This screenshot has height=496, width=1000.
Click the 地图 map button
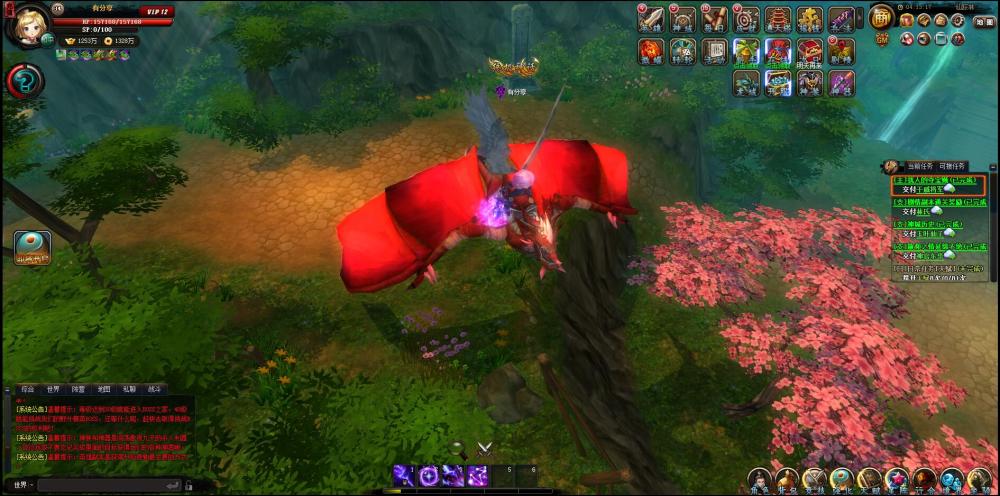tap(984, 21)
